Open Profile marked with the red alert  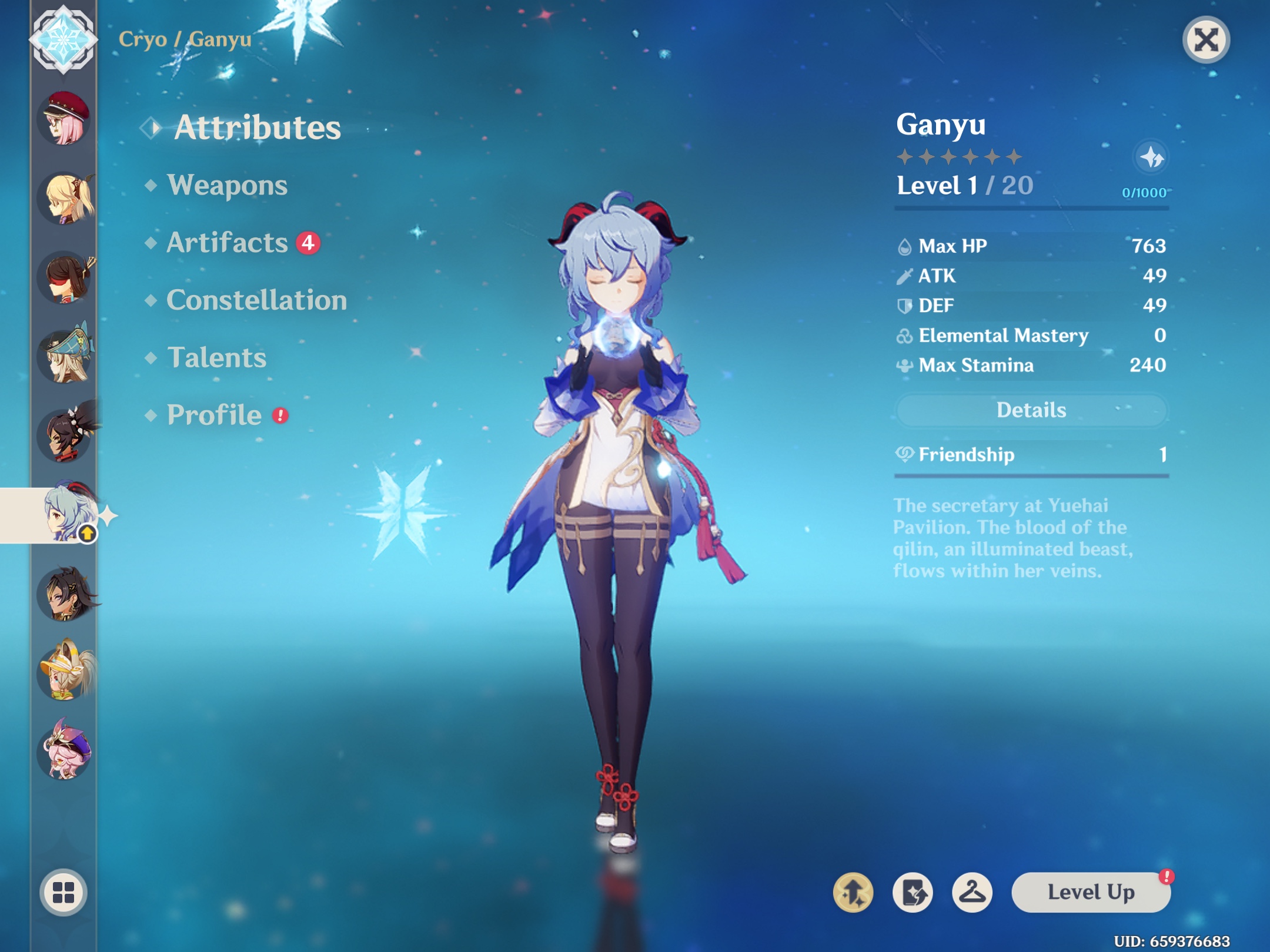click(x=212, y=415)
